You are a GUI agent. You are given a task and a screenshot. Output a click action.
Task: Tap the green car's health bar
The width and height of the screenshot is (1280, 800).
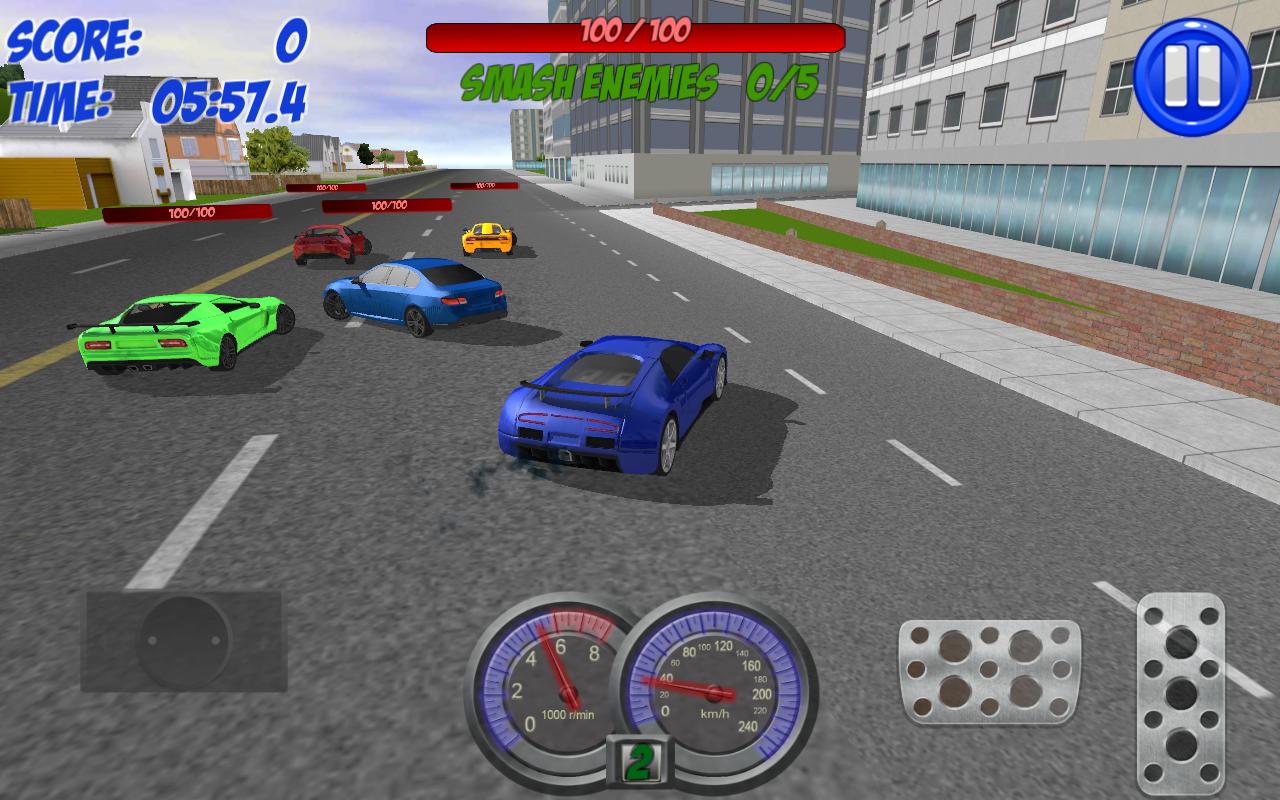click(185, 212)
